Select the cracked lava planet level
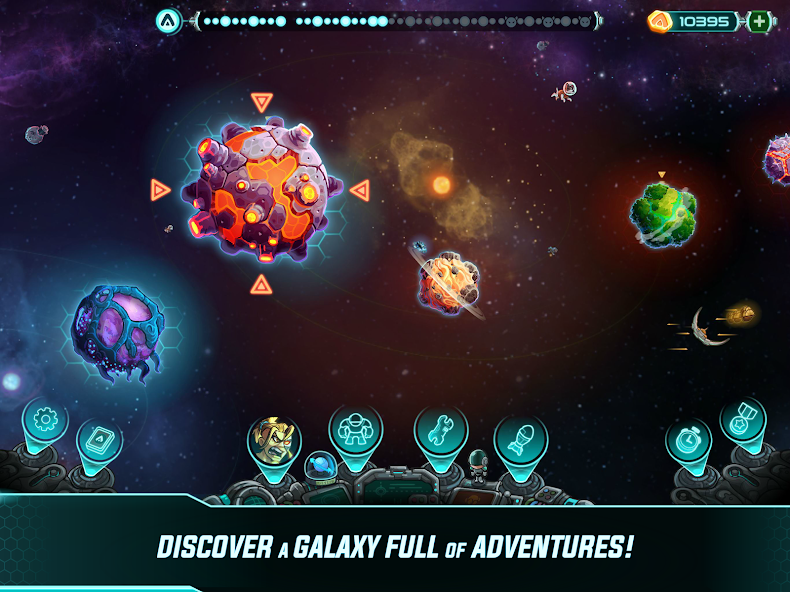This screenshot has height=592, width=790. (260, 190)
